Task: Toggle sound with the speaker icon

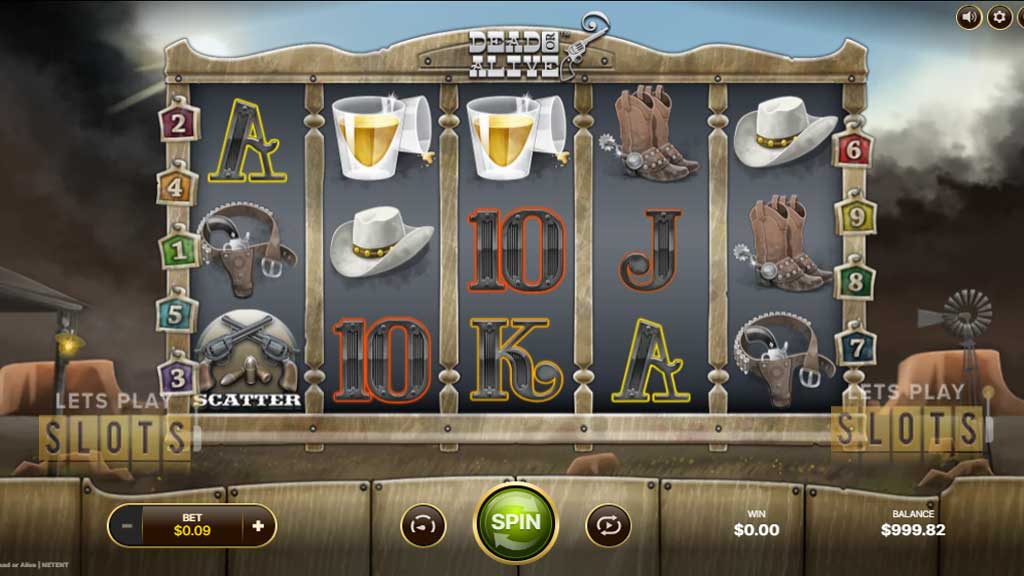Action: [x=968, y=17]
